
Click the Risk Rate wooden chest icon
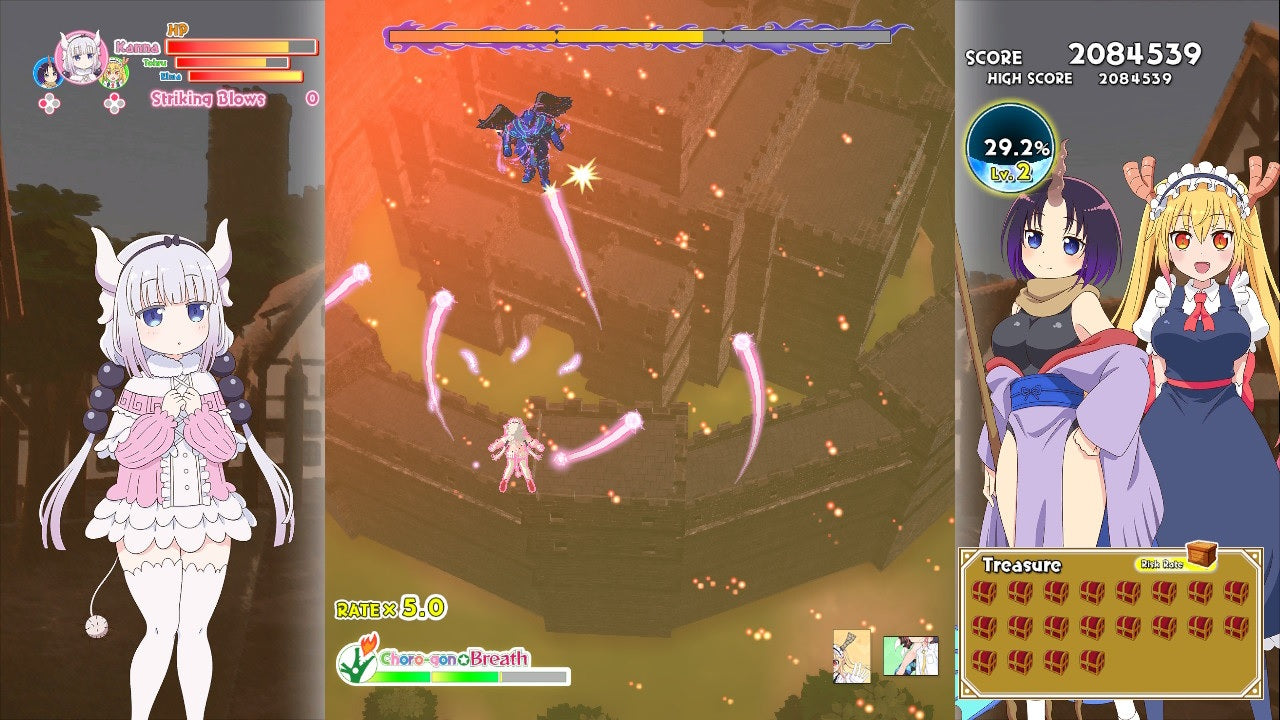(1202, 553)
